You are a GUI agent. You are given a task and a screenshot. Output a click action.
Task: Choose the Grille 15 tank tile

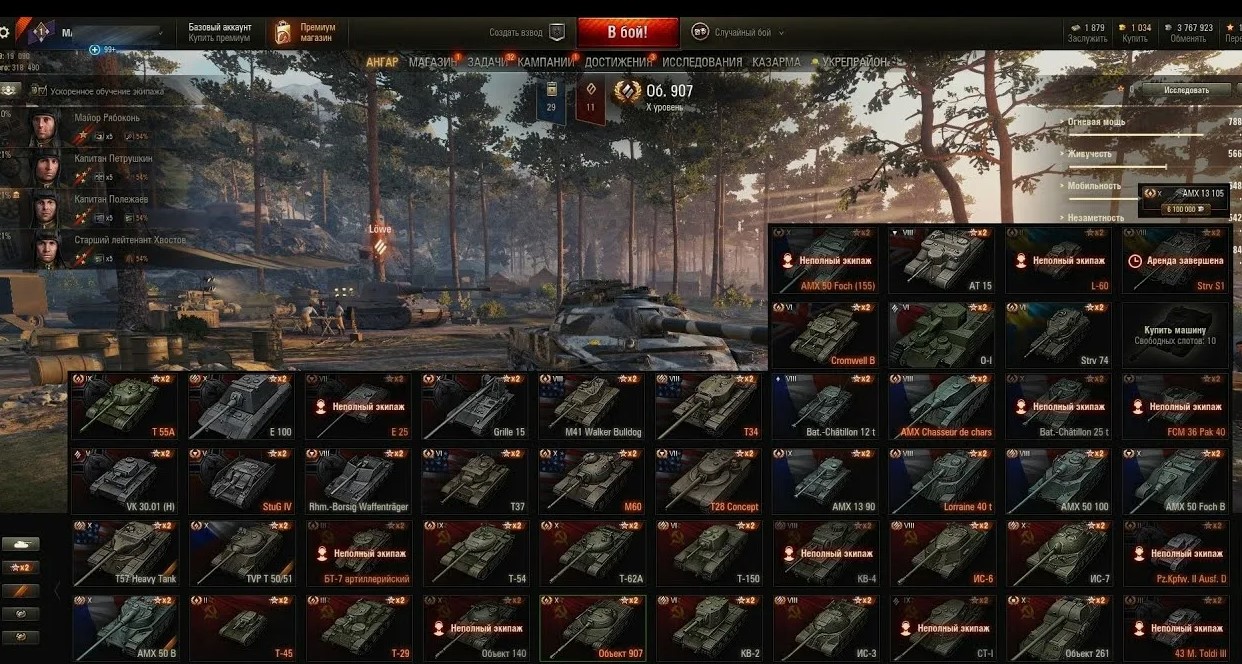click(475, 406)
